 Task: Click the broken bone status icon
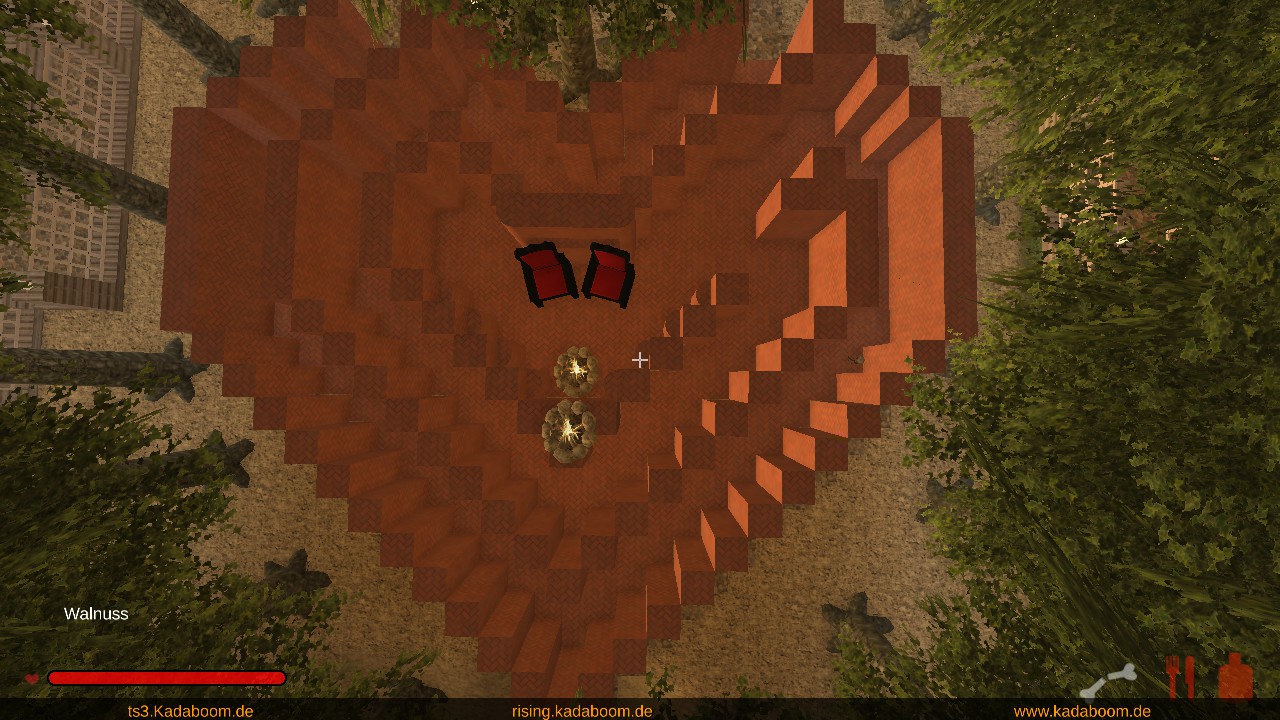click(1109, 681)
